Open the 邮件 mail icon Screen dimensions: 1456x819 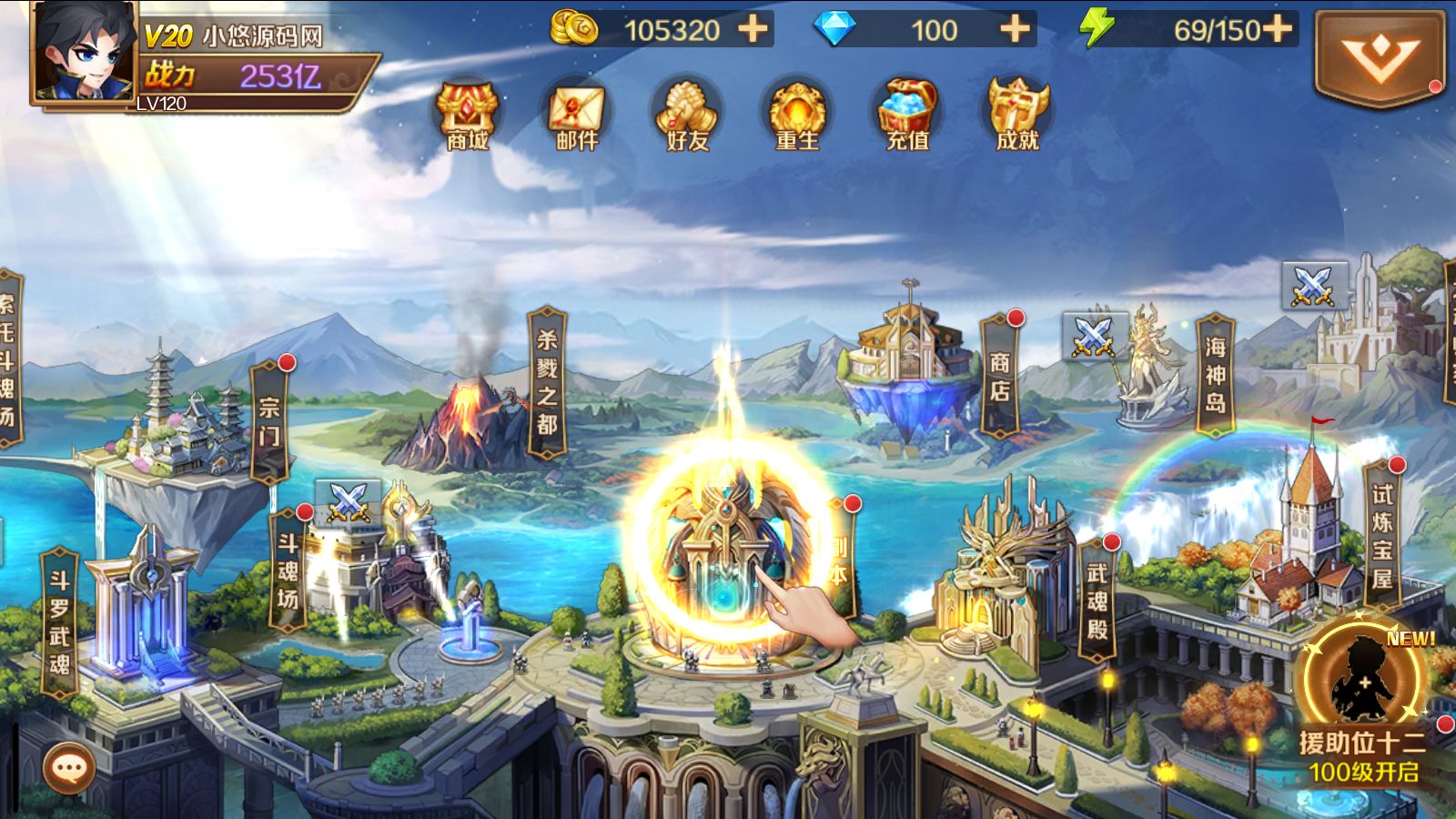pyautogui.click(x=577, y=116)
